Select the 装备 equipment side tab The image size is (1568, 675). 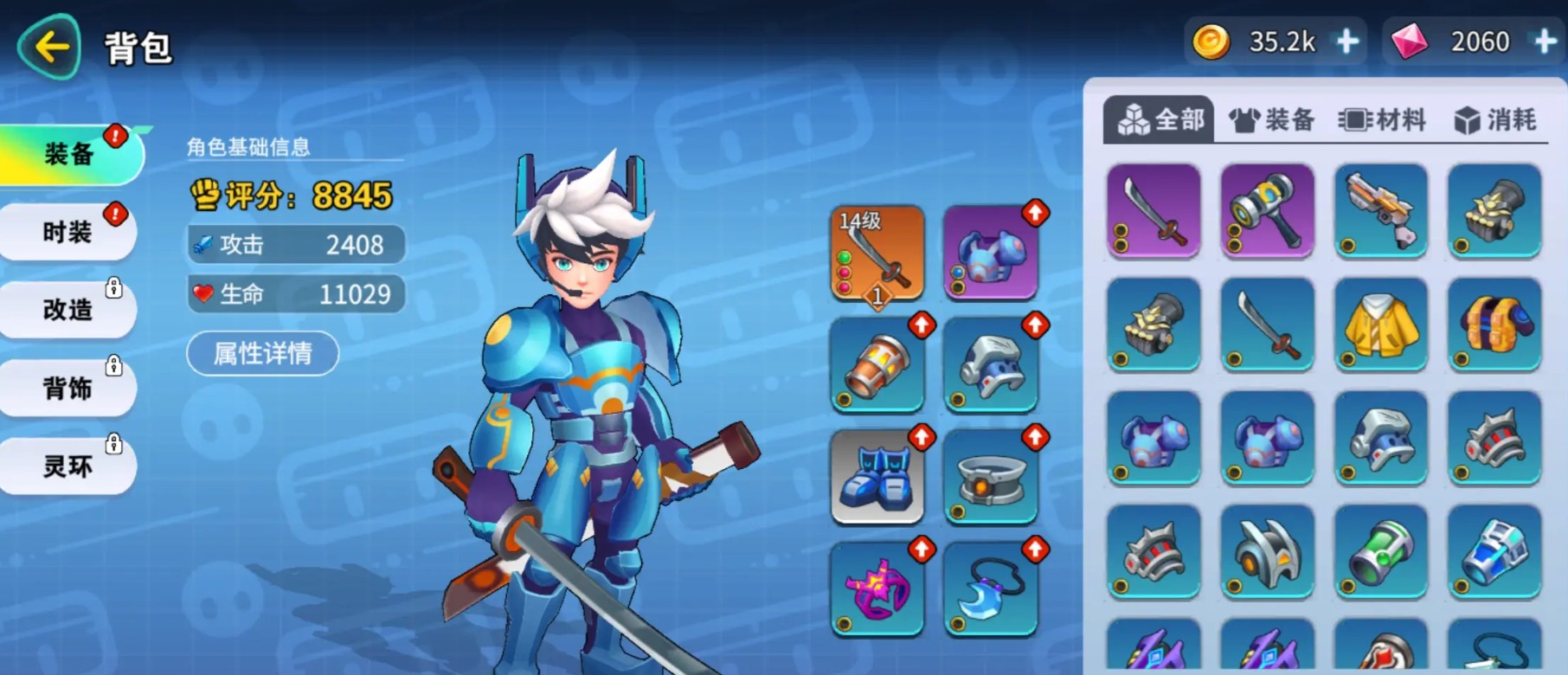pyautogui.click(x=69, y=154)
